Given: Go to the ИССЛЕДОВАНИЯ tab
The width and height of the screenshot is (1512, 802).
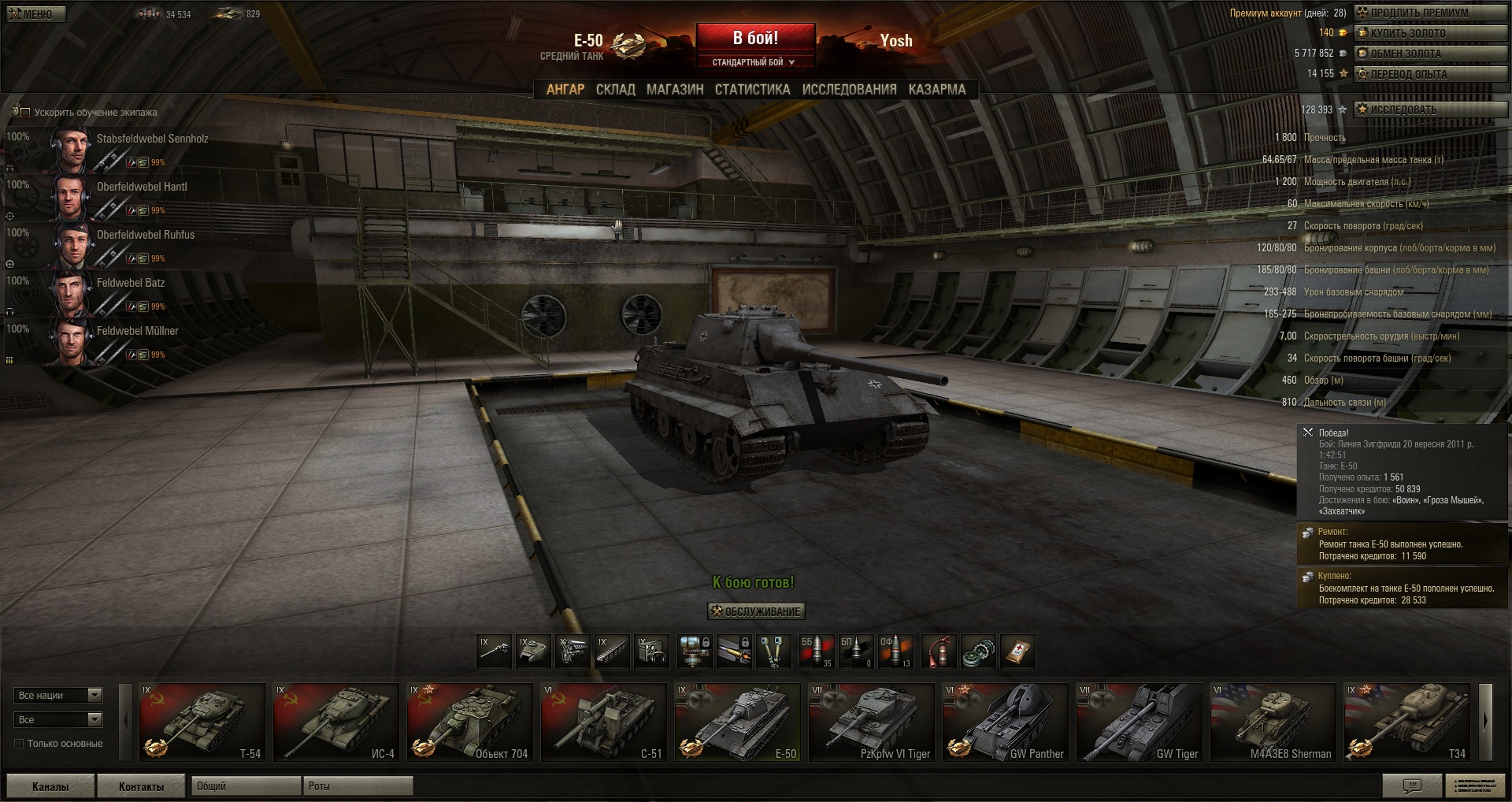Looking at the screenshot, I should pos(849,90).
